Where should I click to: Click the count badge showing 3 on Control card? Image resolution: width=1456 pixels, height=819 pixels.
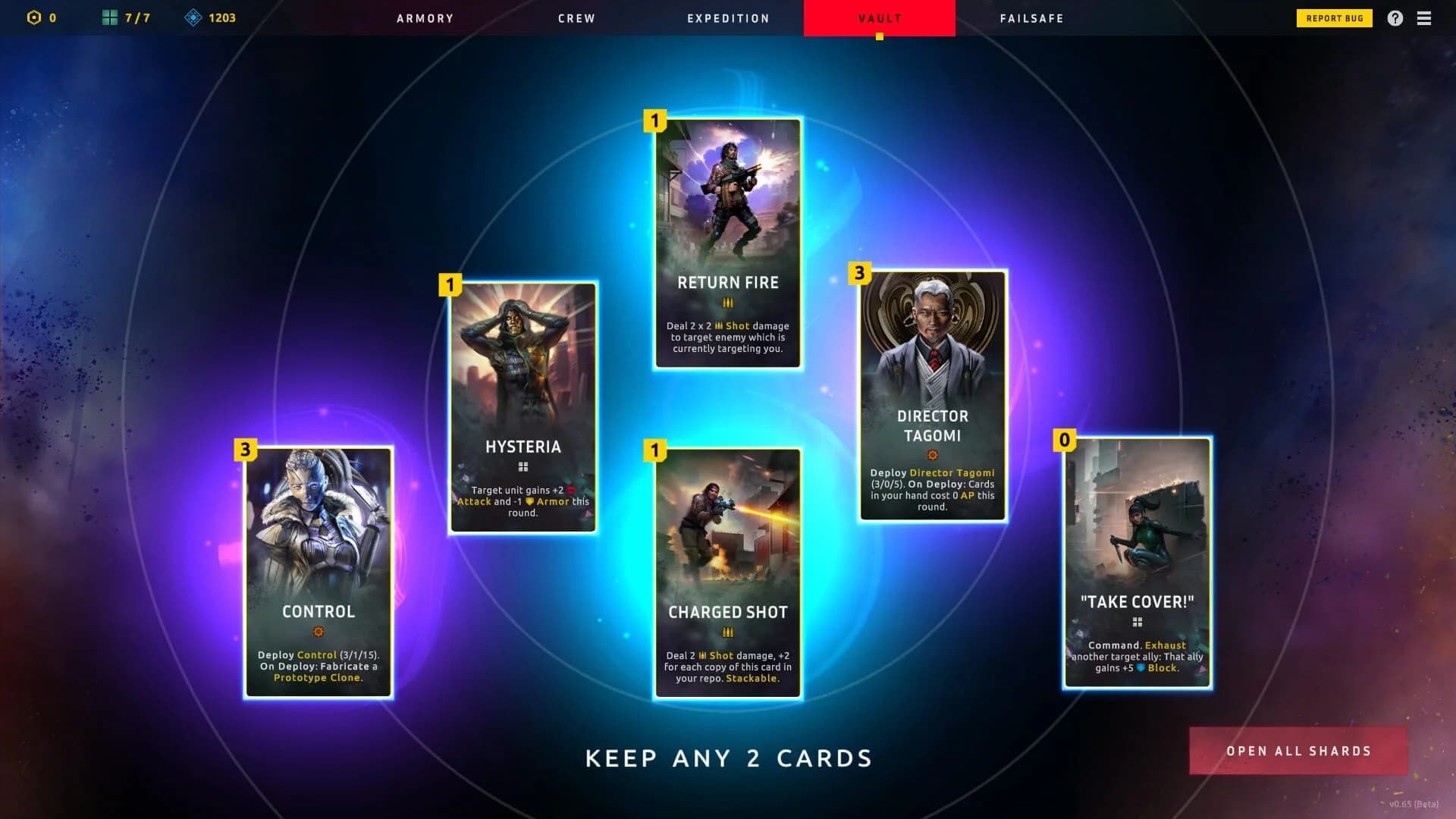pos(244,450)
